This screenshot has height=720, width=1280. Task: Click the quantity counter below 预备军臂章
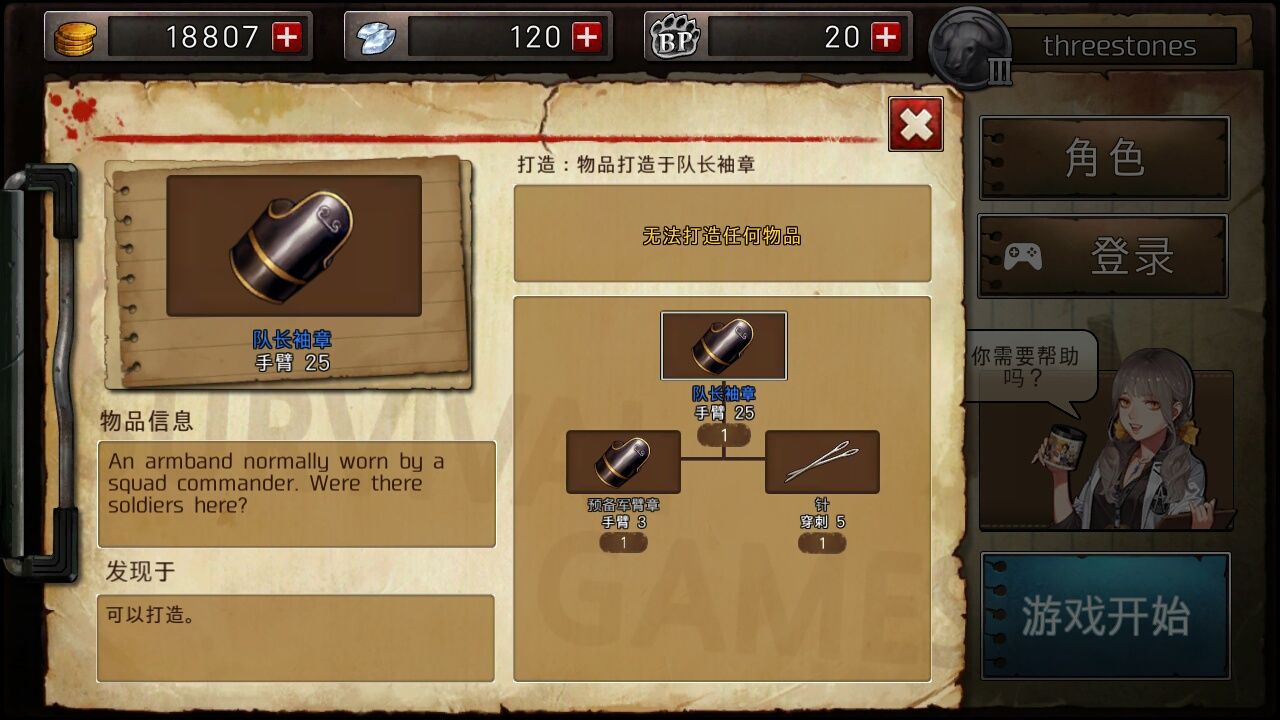click(x=623, y=541)
